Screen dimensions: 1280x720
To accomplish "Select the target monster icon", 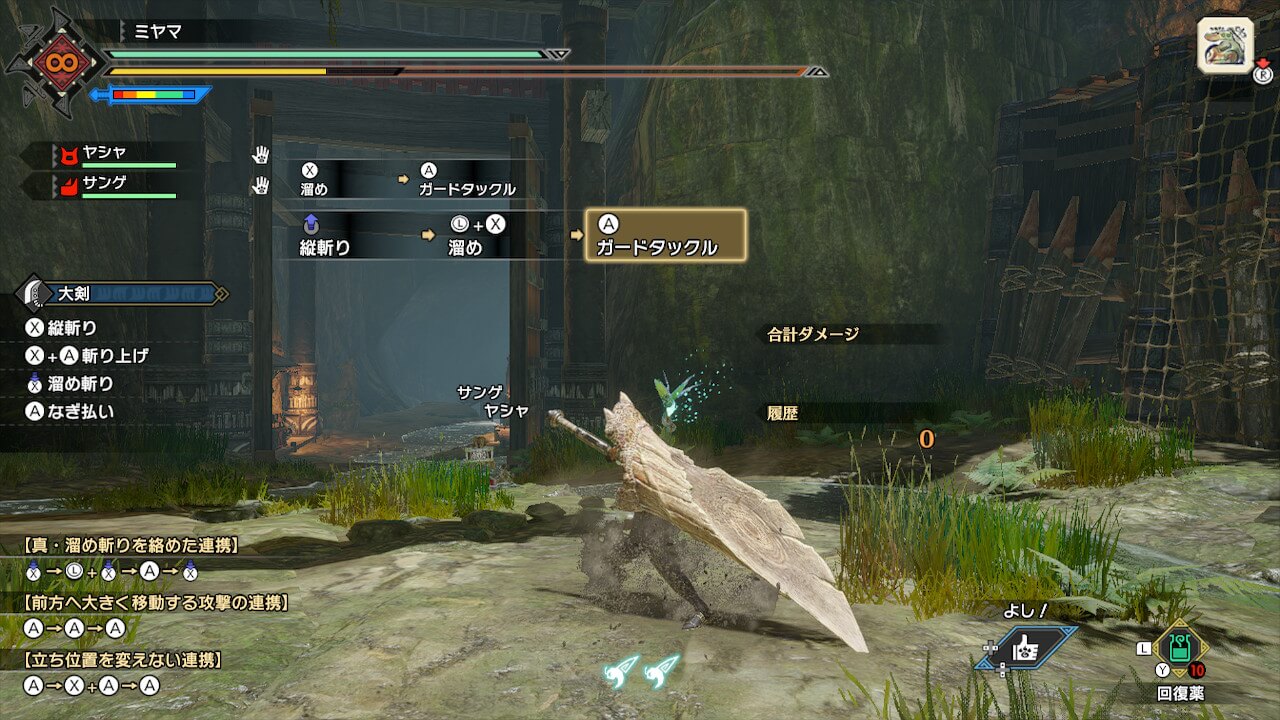I will (1225, 45).
